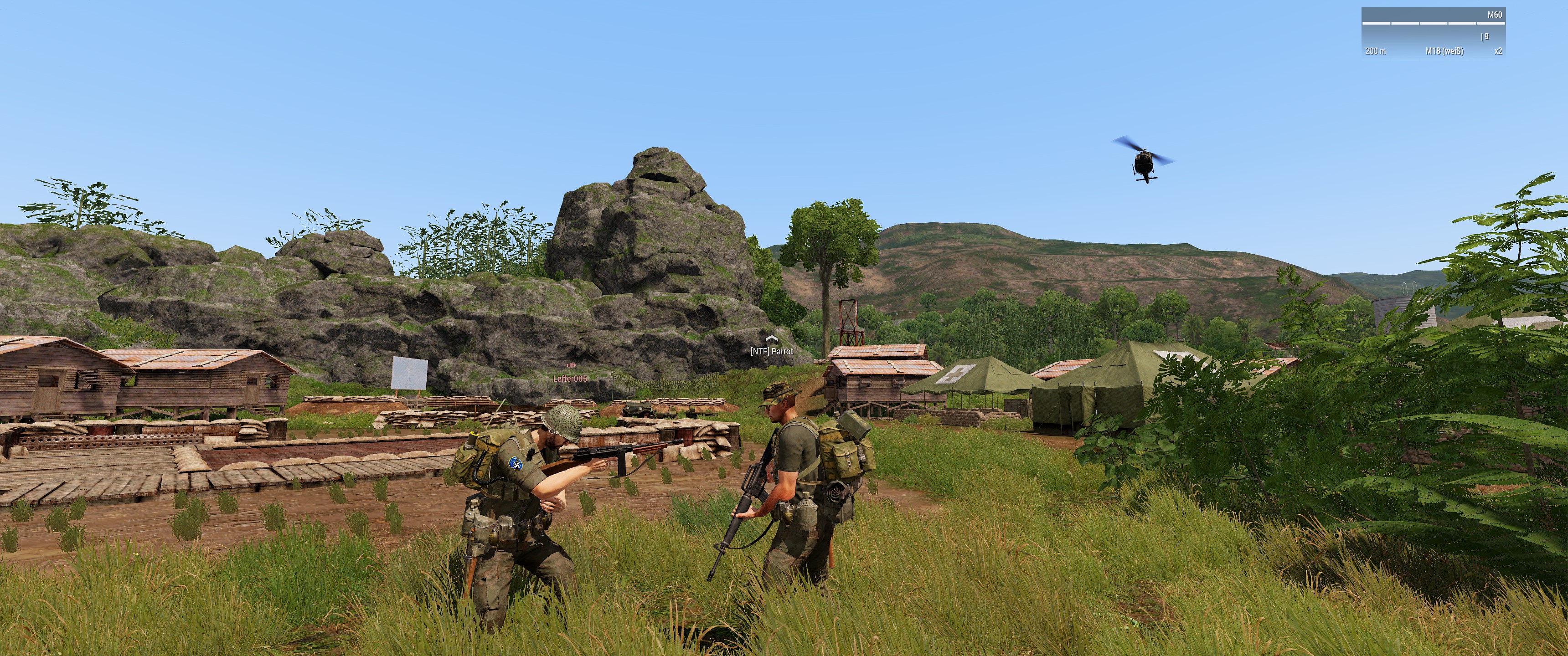The width and height of the screenshot is (1568, 656).
Task: Select the M60 weapon name in HUD
Action: coord(1494,15)
